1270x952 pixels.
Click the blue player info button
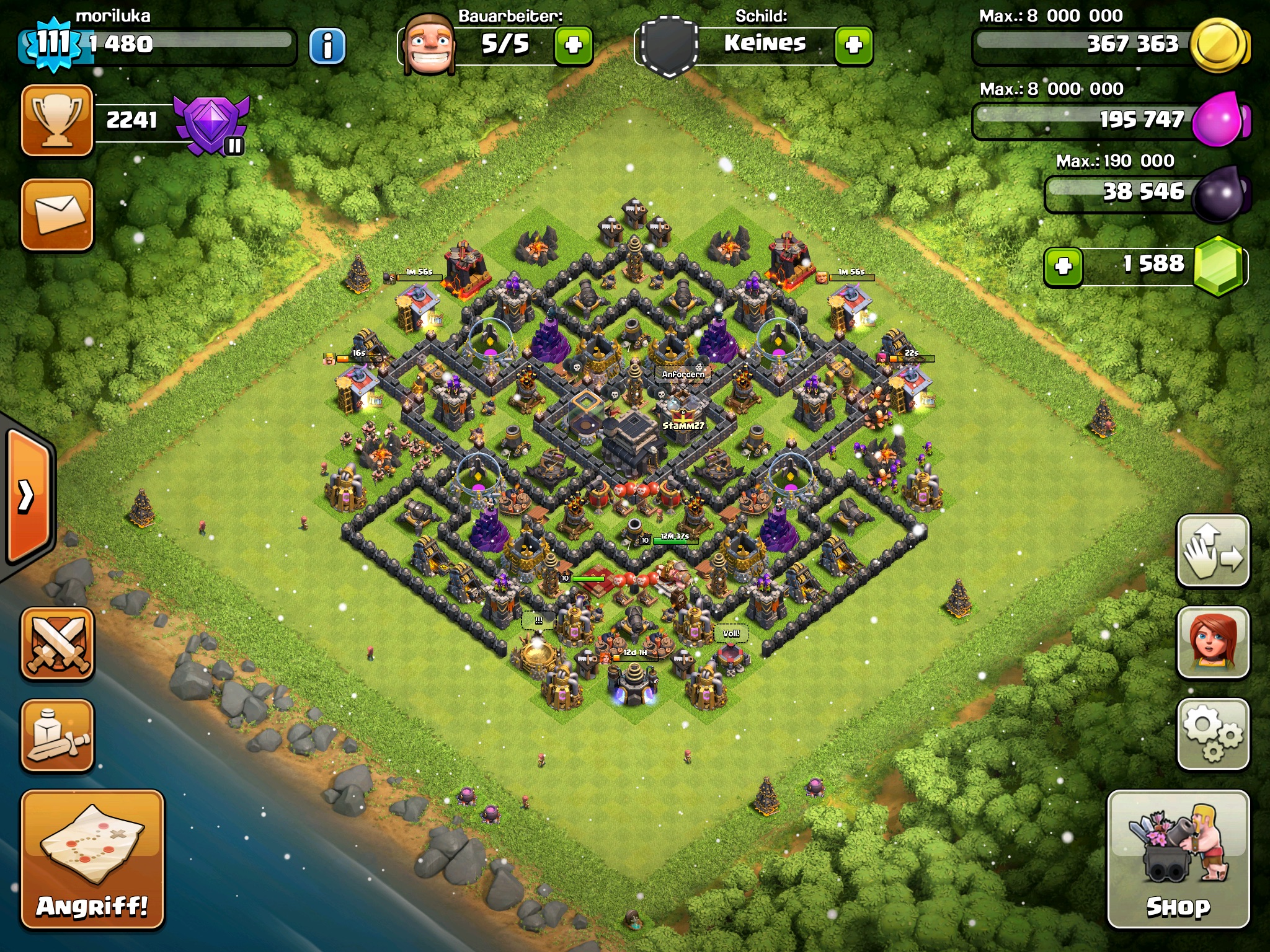click(327, 45)
